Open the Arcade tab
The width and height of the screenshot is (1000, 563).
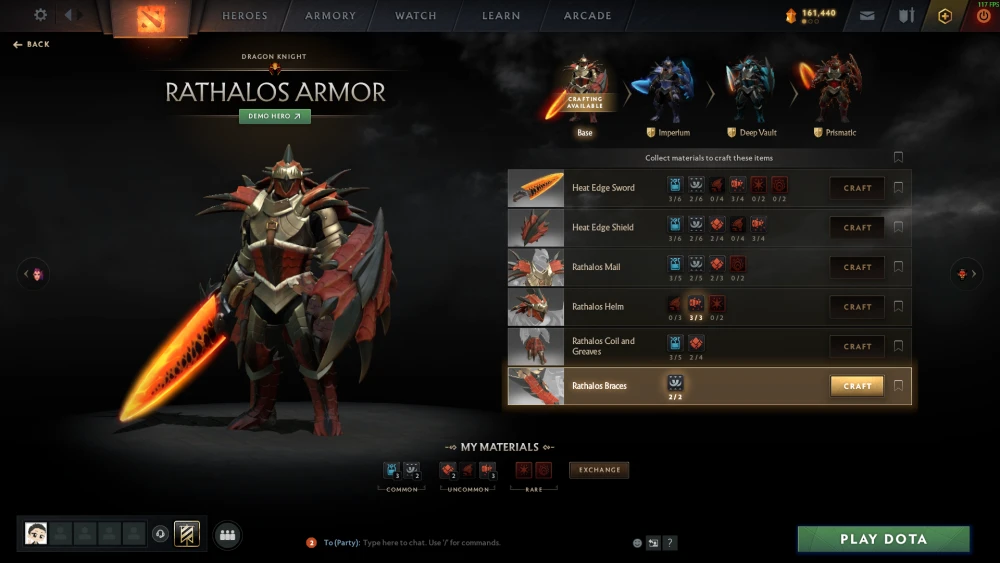pyautogui.click(x=588, y=16)
